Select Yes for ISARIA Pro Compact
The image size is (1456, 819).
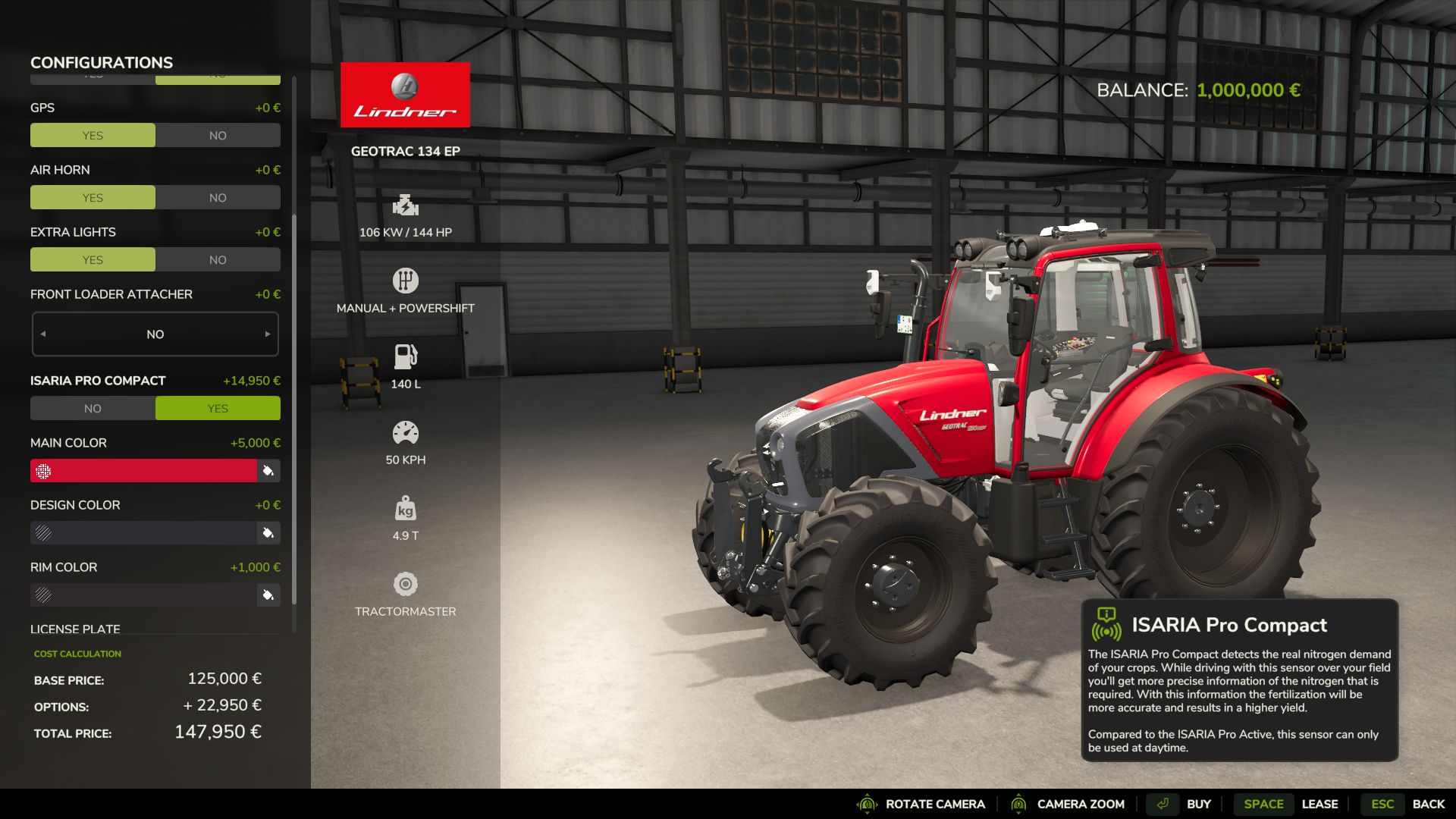pyautogui.click(x=218, y=409)
